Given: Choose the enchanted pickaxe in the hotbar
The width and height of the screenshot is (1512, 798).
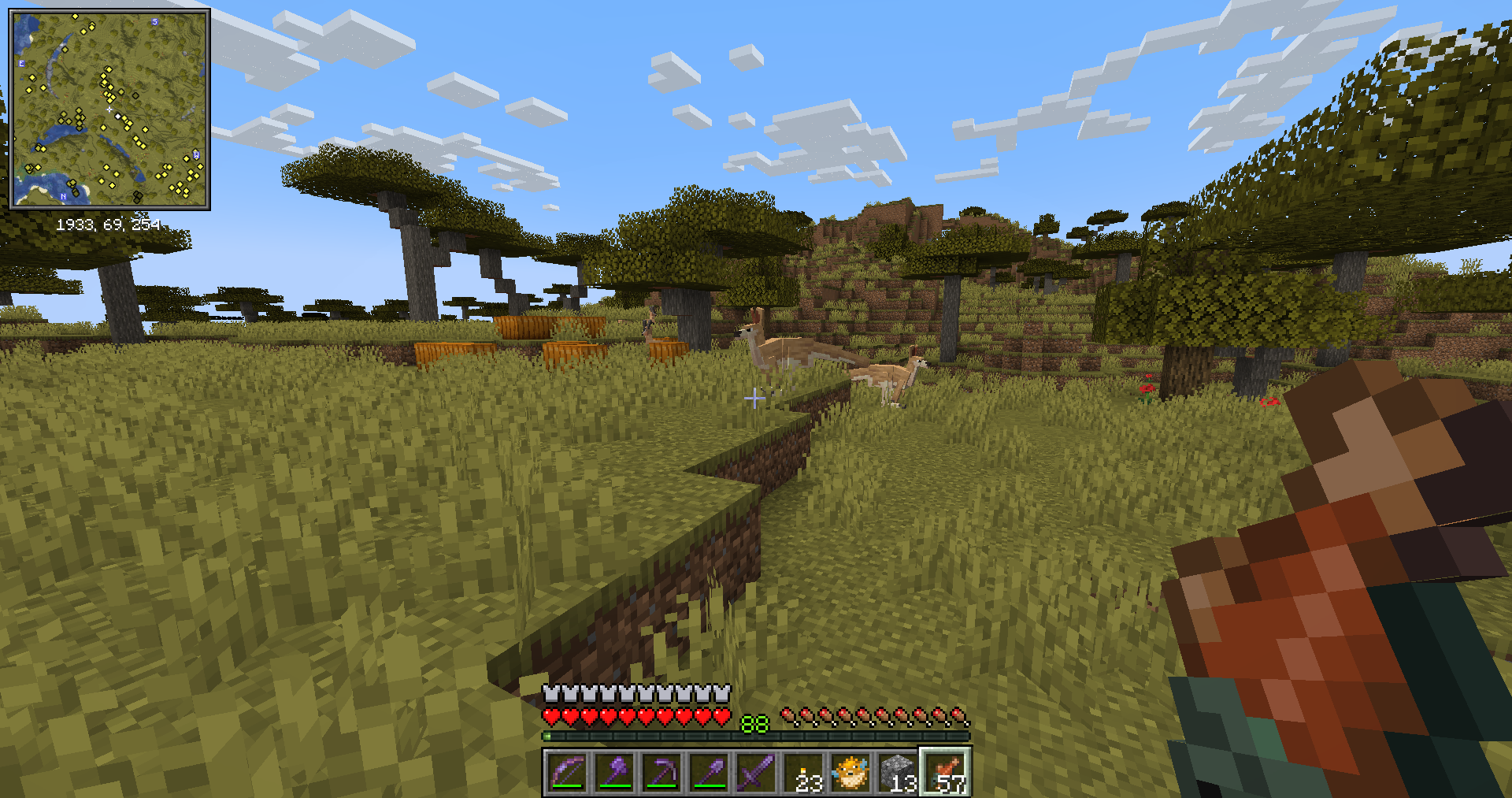Looking at the screenshot, I should tap(661, 772).
